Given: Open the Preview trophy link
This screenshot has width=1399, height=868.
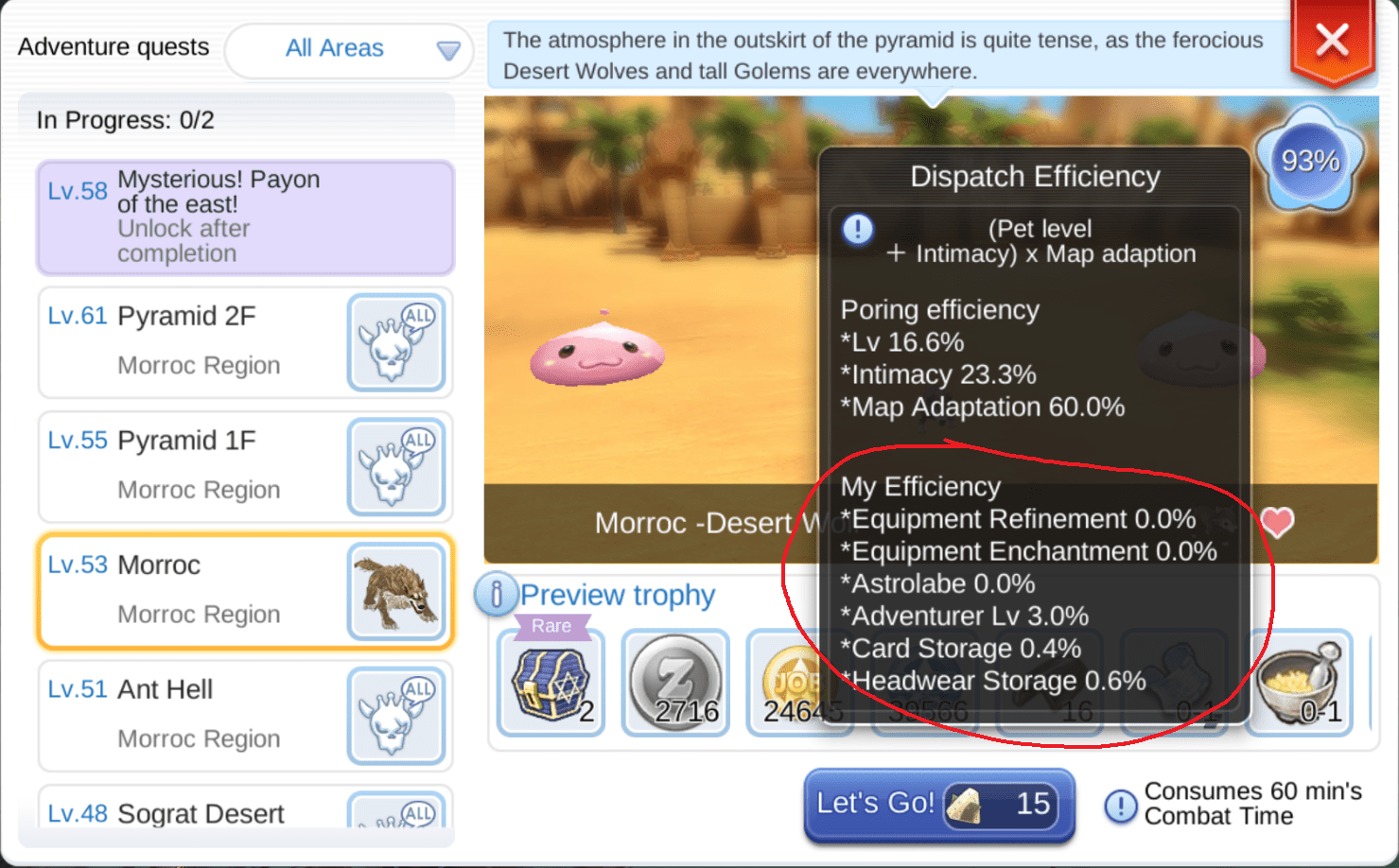Looking at the screenshot, I should pos(618,594).
